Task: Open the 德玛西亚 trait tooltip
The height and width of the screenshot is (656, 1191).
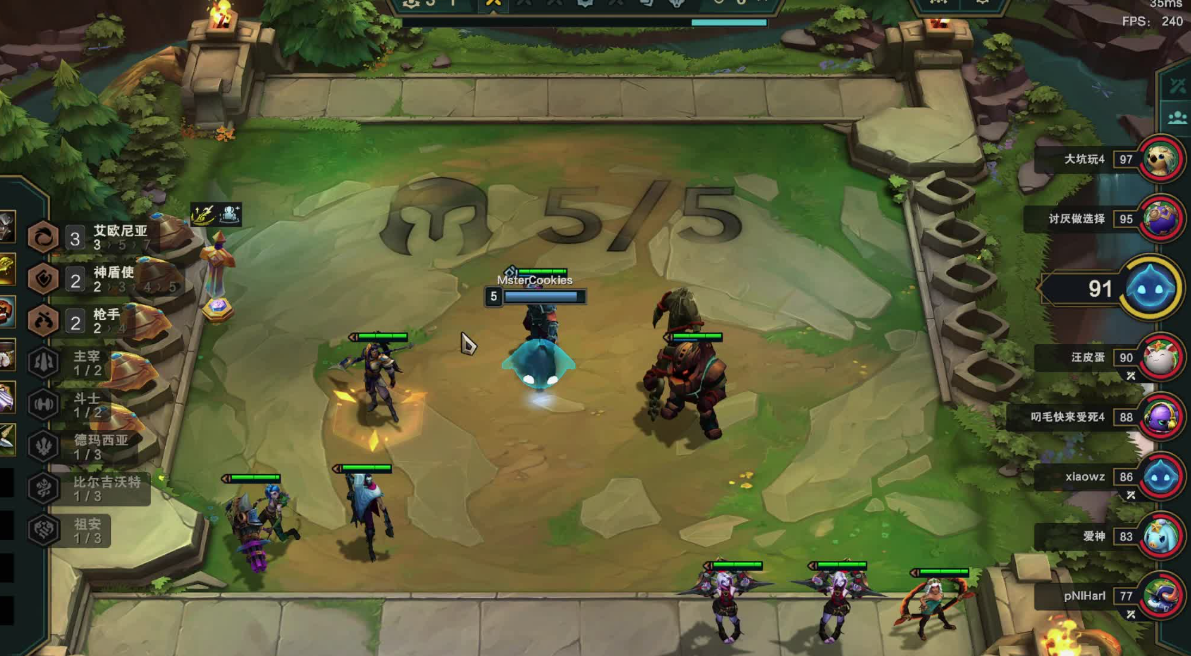Action: pyautogui.click(x=85, y=445)
